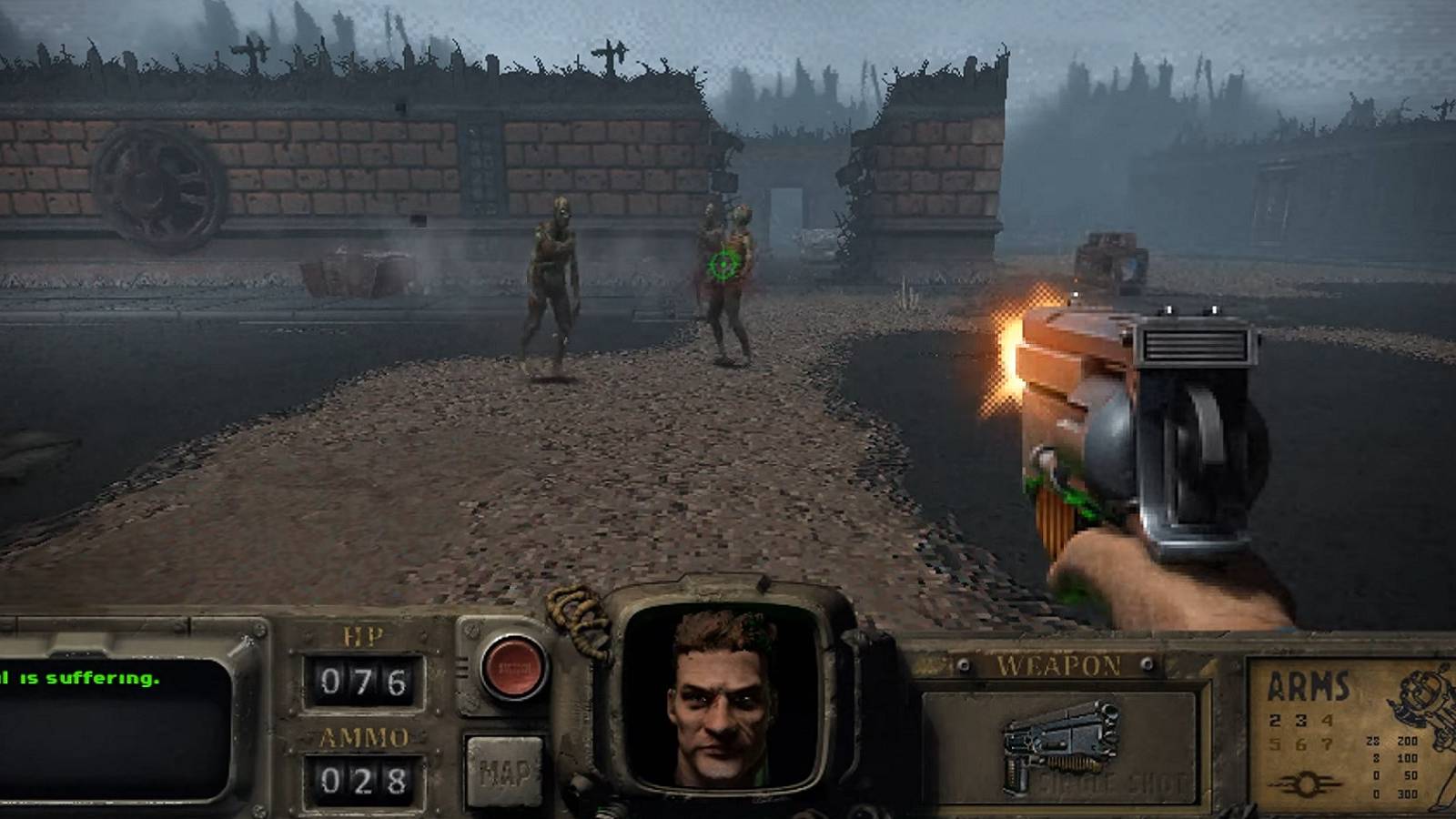The width and height of the screenshot is (1456, 819).
Task: Open the WEAPON panel header
Action: [x=1060, y=665]
